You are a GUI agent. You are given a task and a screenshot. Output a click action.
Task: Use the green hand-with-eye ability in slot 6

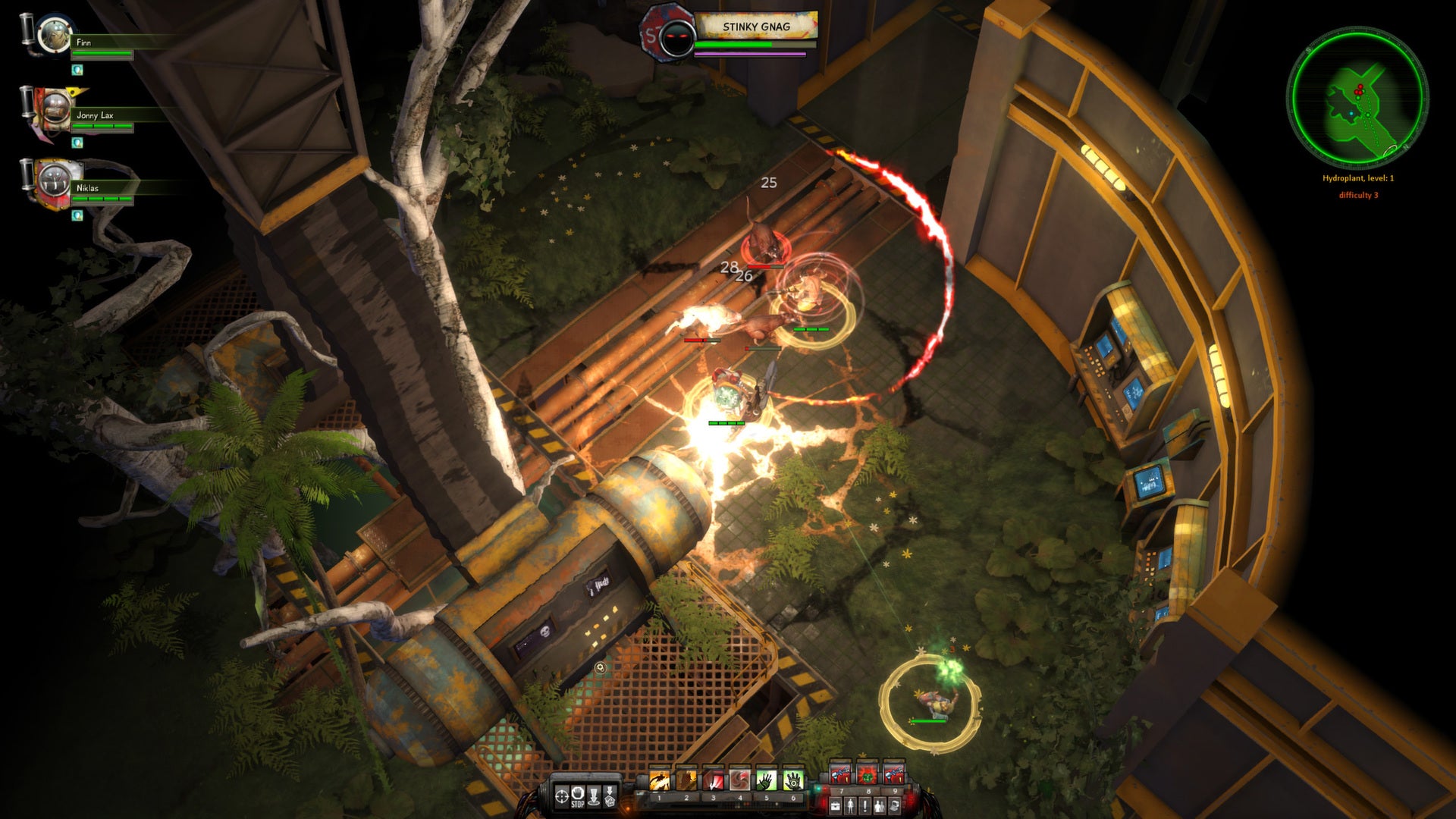point(792,780)
